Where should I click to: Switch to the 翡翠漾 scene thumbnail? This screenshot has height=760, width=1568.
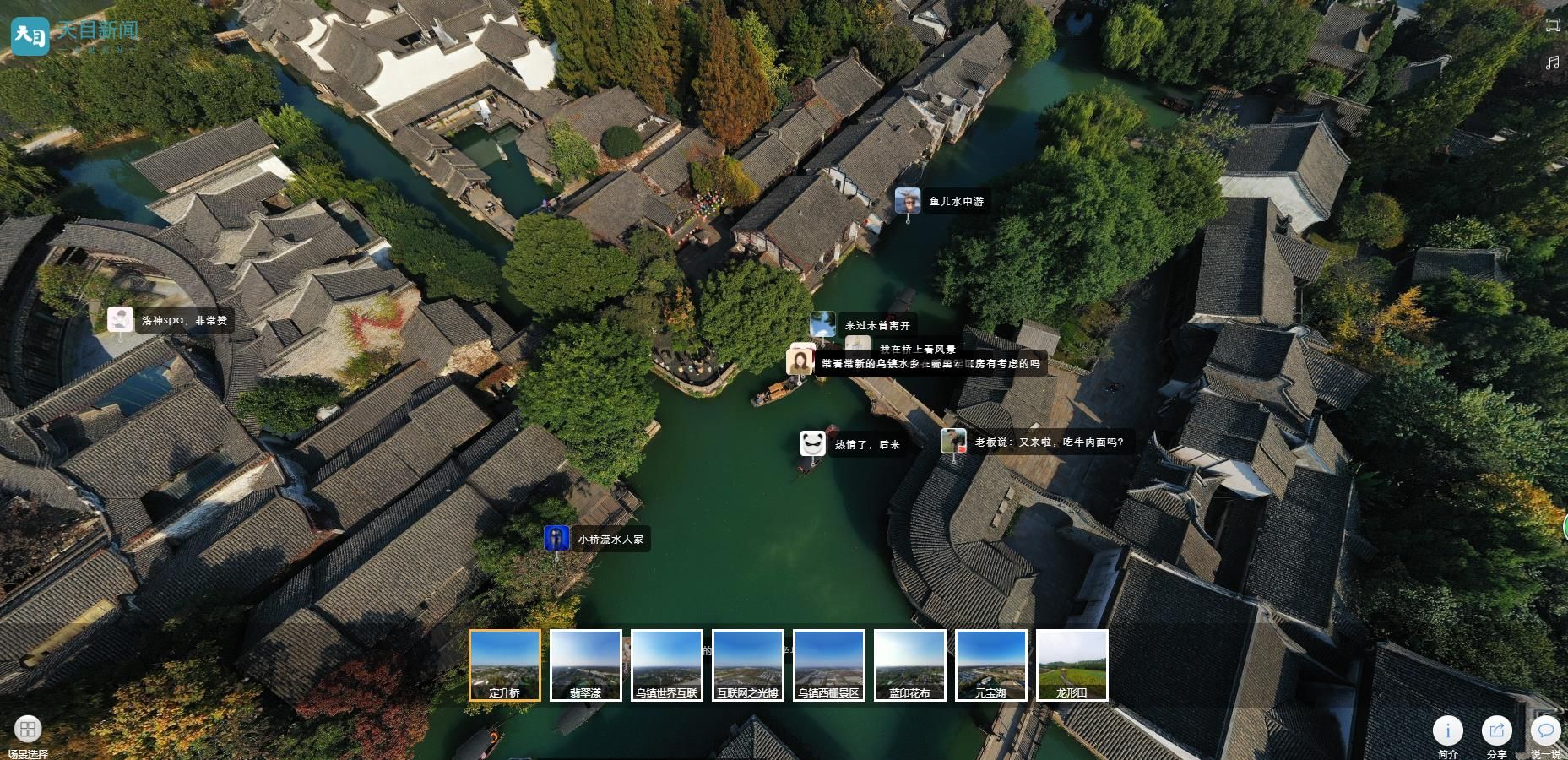pyautogui.click(x=586, y=665)
